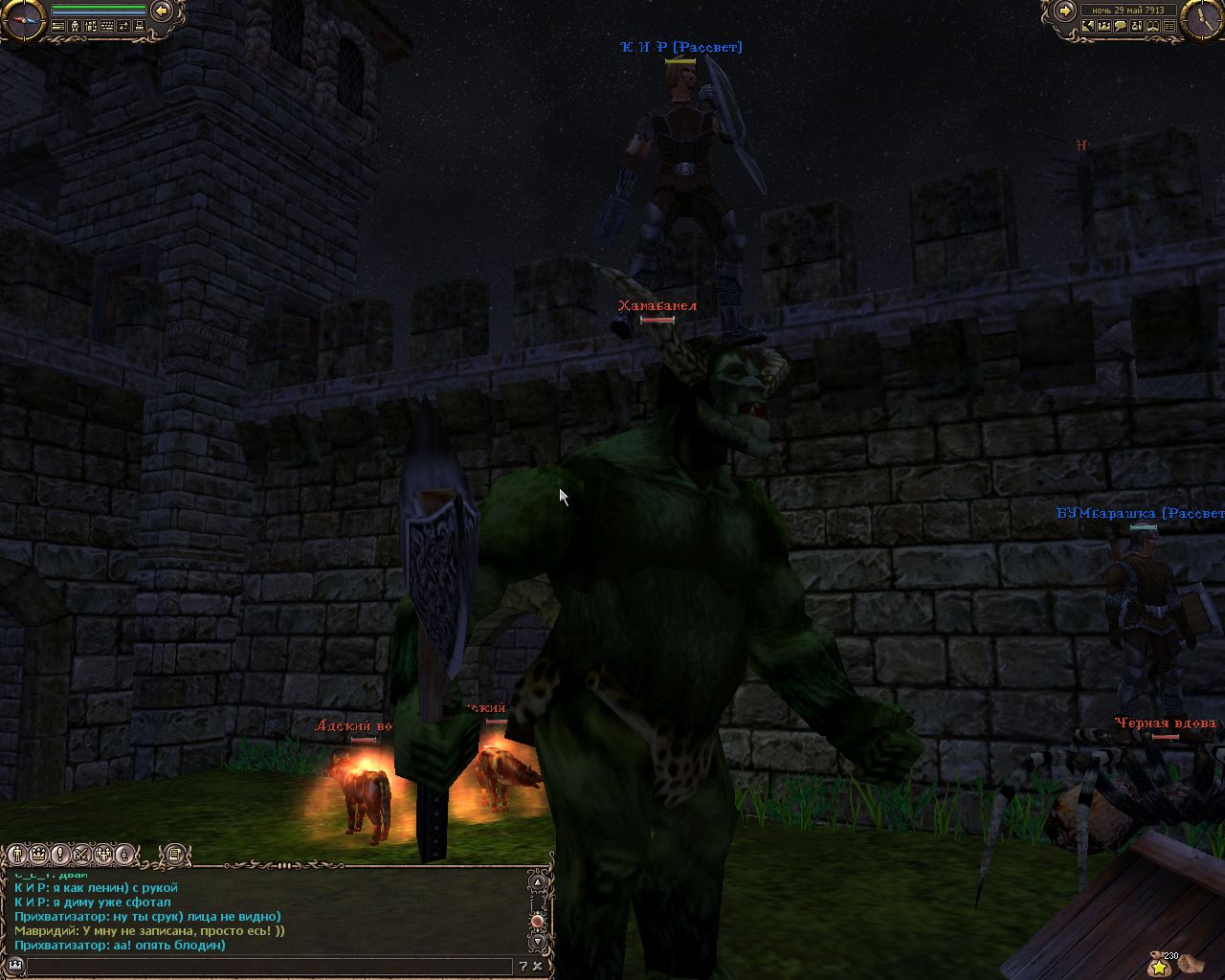Open the character figure panel

tap(75, 26)
